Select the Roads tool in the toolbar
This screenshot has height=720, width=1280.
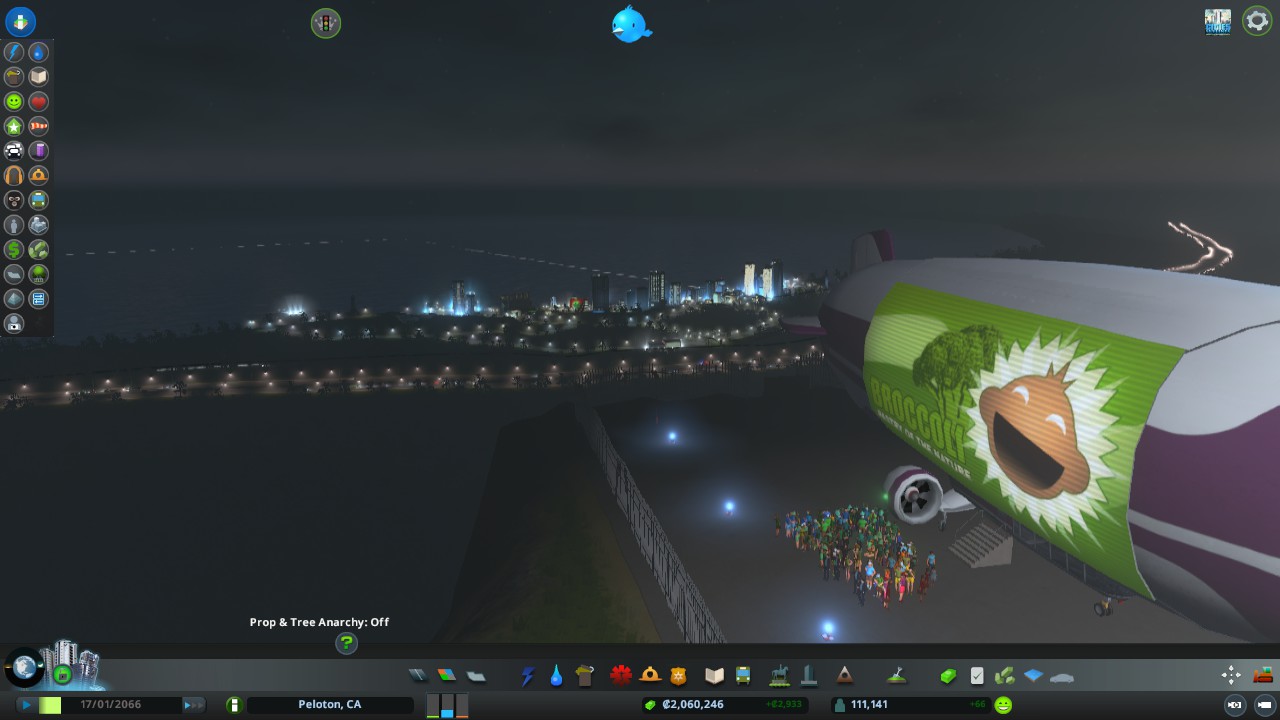point(417,675)
